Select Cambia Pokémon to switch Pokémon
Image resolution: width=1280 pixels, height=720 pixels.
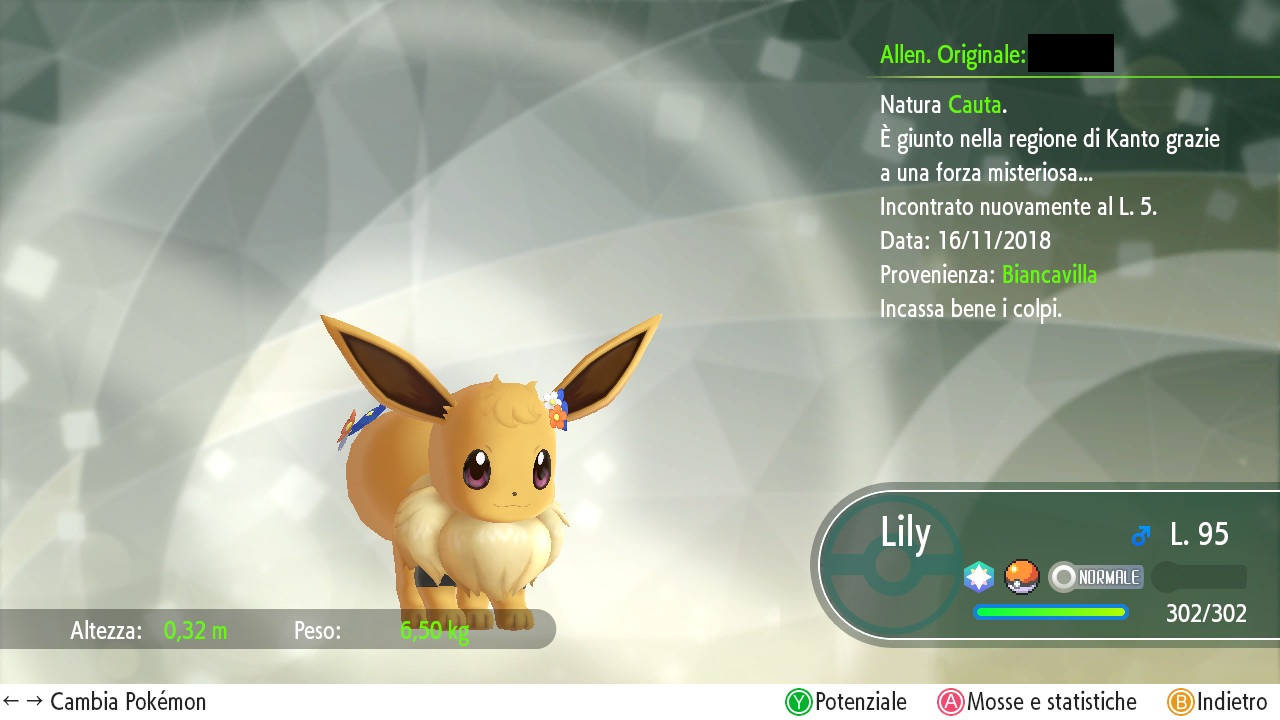tap(105, 702)
